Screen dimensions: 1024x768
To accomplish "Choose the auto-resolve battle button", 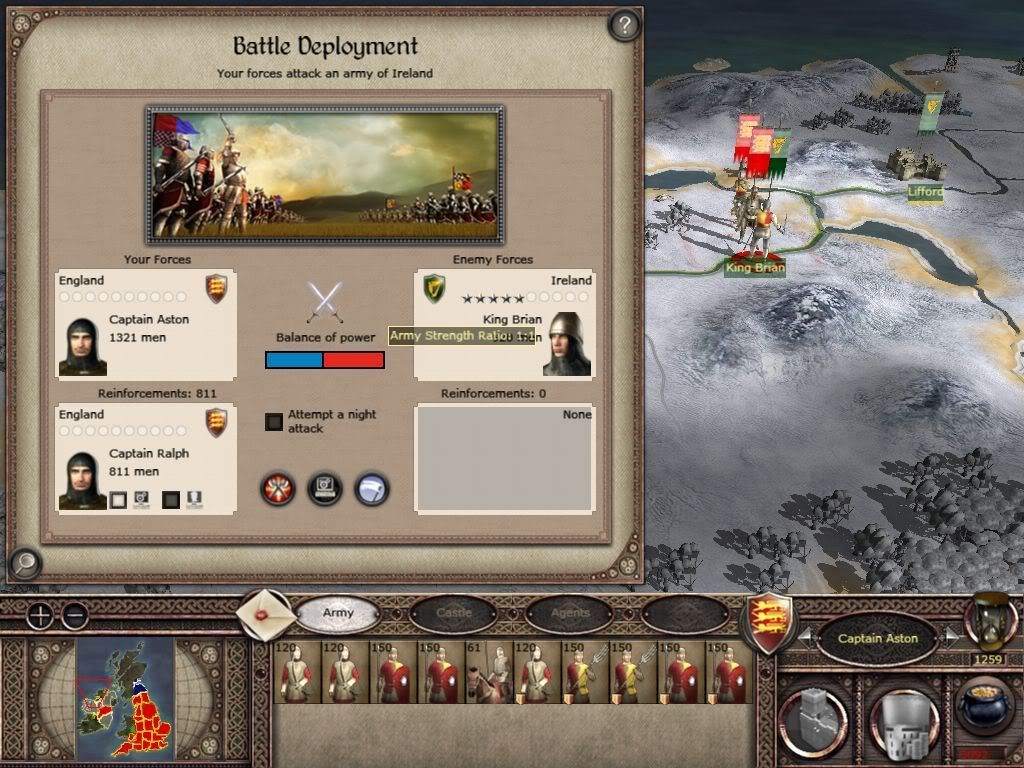I will coord(325,489).
